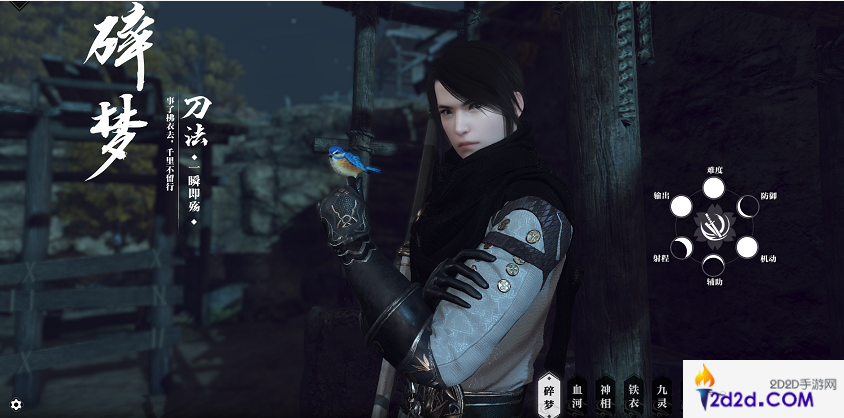This screenshot has height=418, width=844.
Task: Click the 难度 difficulty moon icon
Action: click(x=713, y=188)
